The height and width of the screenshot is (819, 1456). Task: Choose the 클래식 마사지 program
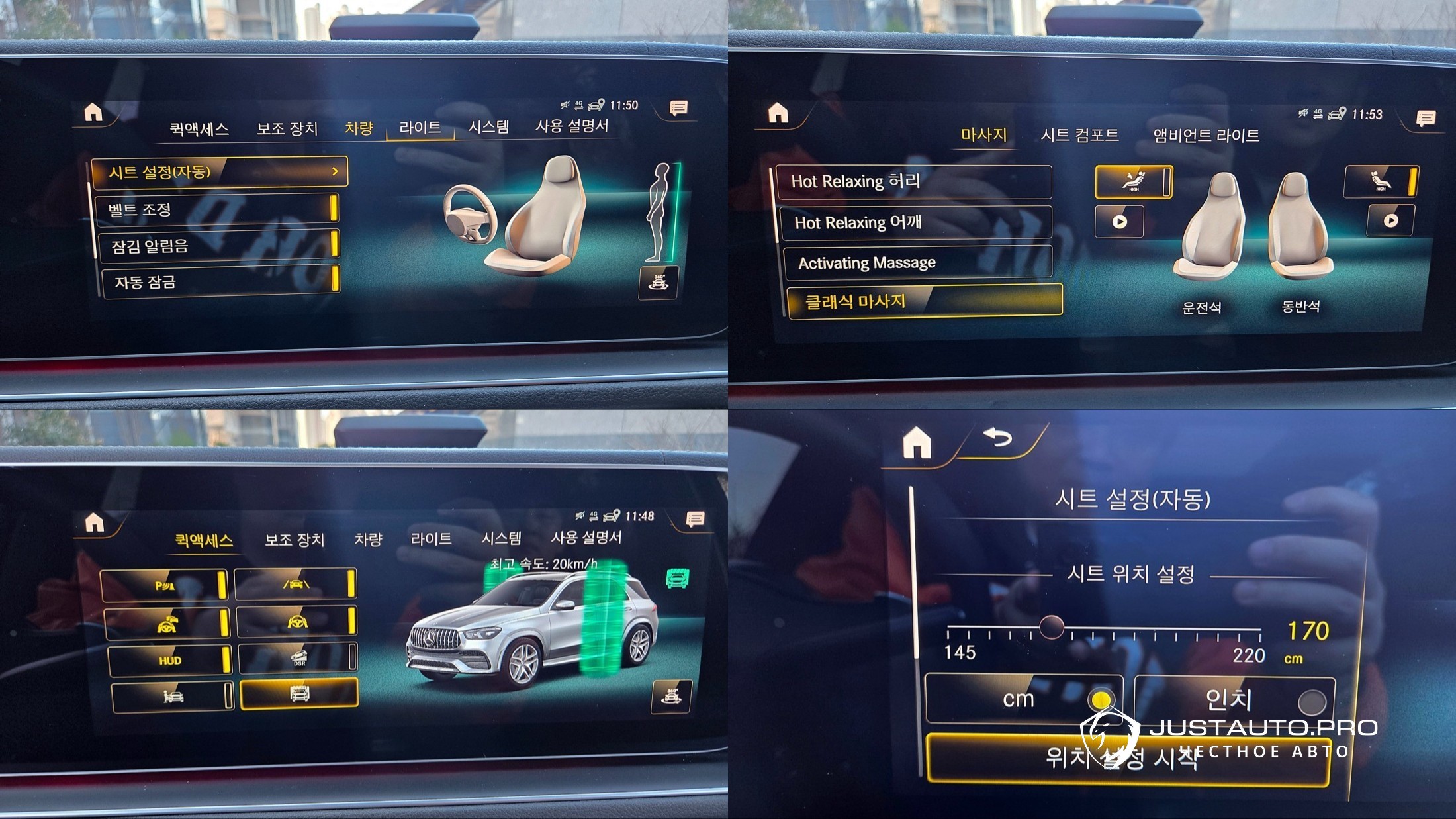tap(924, 302)
